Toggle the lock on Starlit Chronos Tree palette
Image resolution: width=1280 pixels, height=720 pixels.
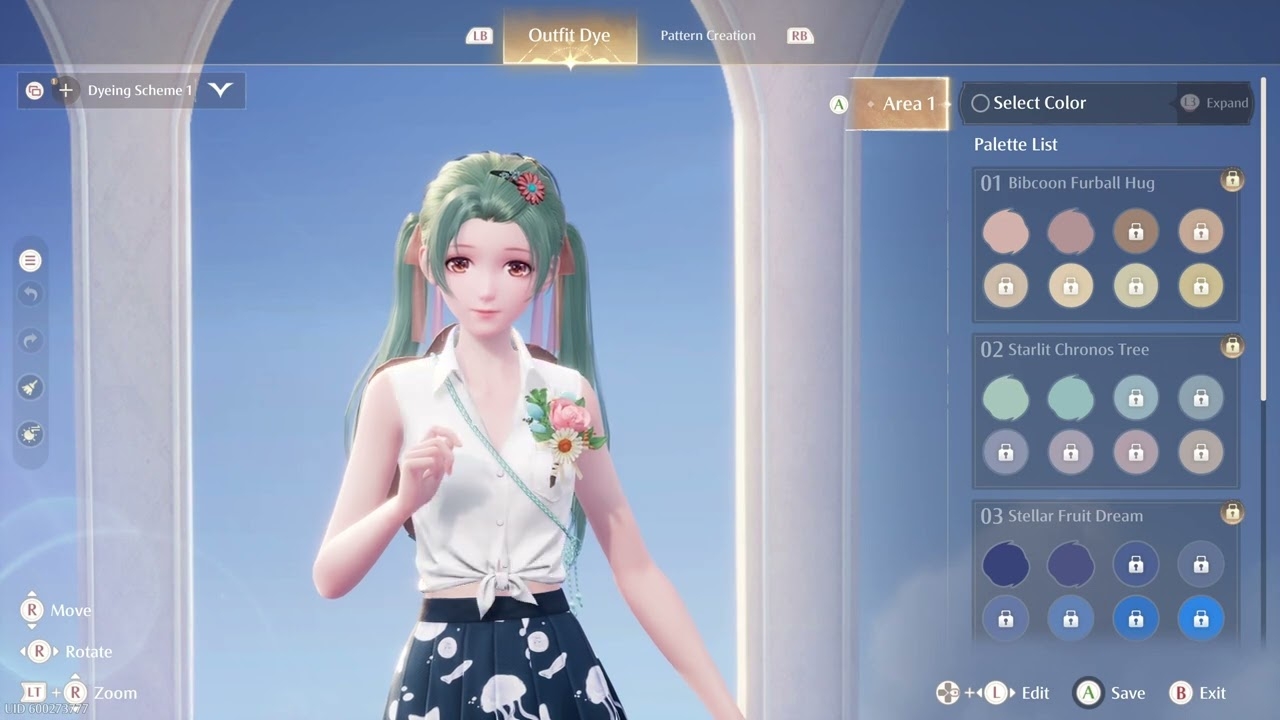click(x=1232, y=347)
